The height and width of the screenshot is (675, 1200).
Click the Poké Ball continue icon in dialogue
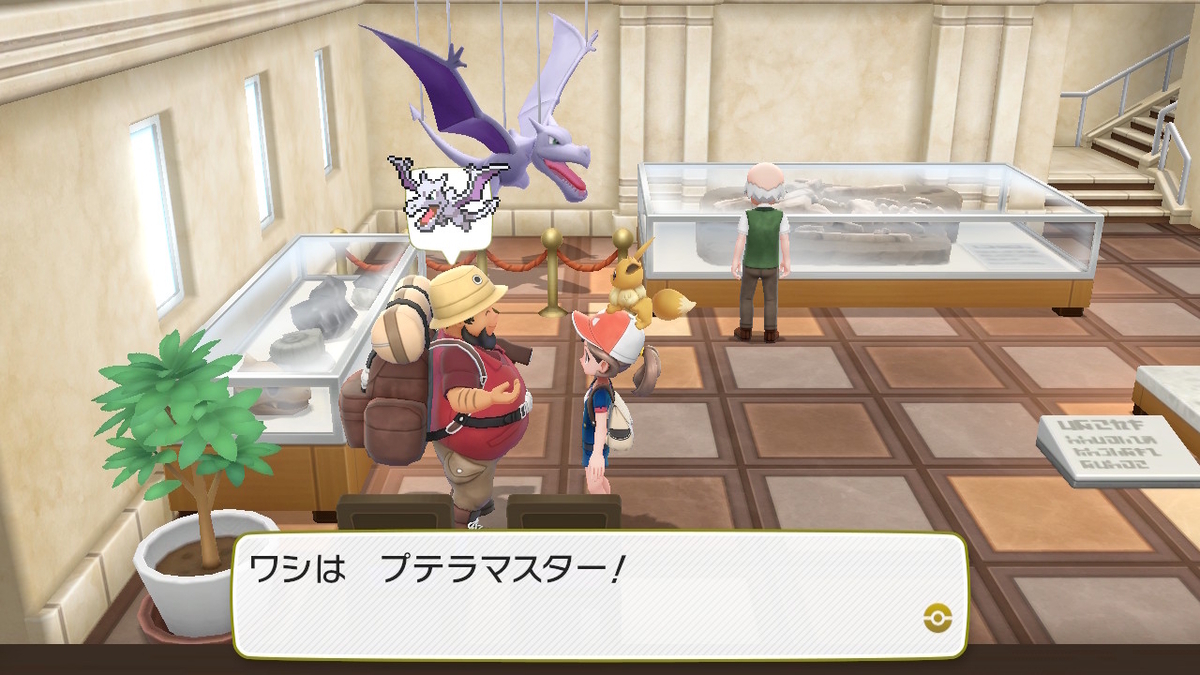pos(937,617)
